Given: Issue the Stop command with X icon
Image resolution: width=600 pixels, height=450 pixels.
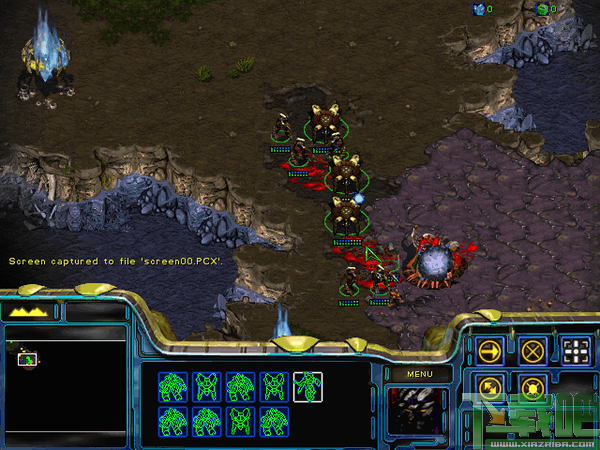Looking at the screenshot, I should click(x=534, y=351).
